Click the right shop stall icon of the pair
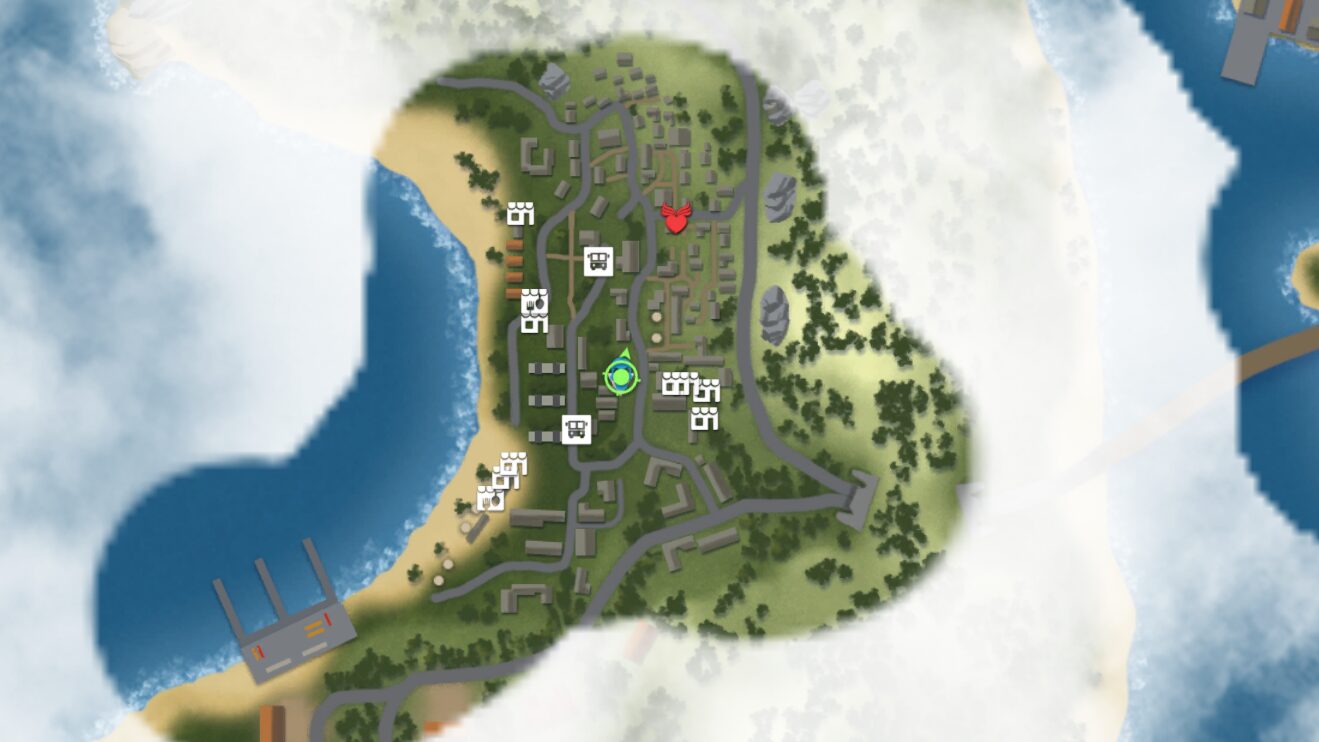 (708, 387)
